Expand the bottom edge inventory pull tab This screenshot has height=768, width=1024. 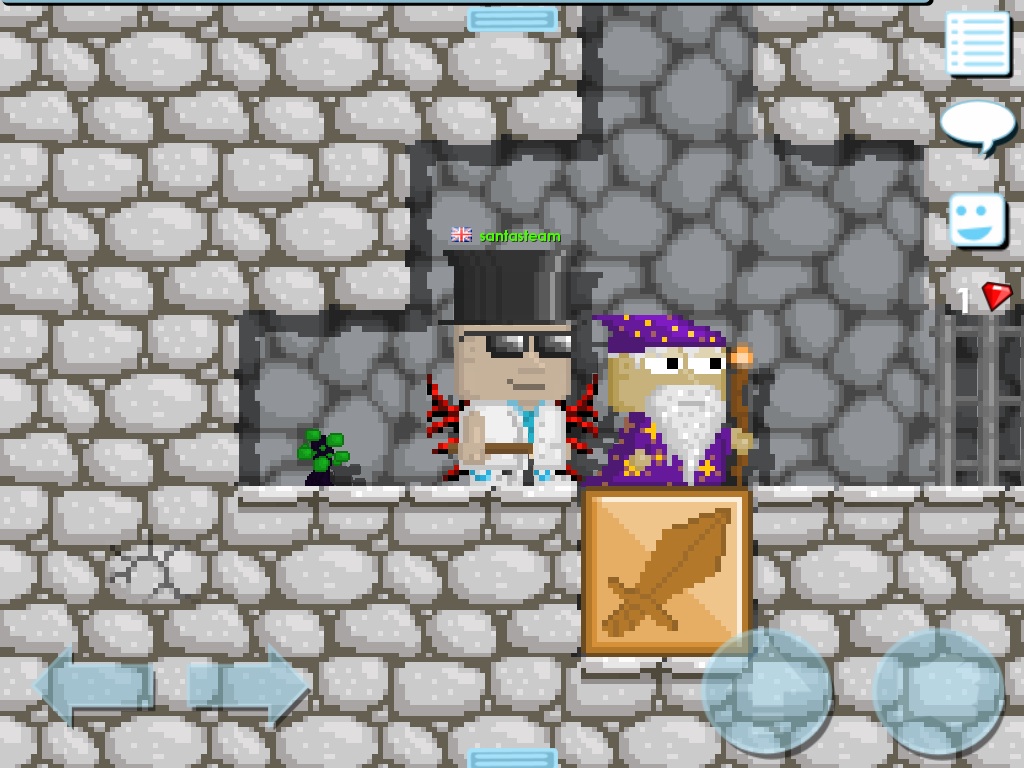pyautogui.click(x=512, y=757)
